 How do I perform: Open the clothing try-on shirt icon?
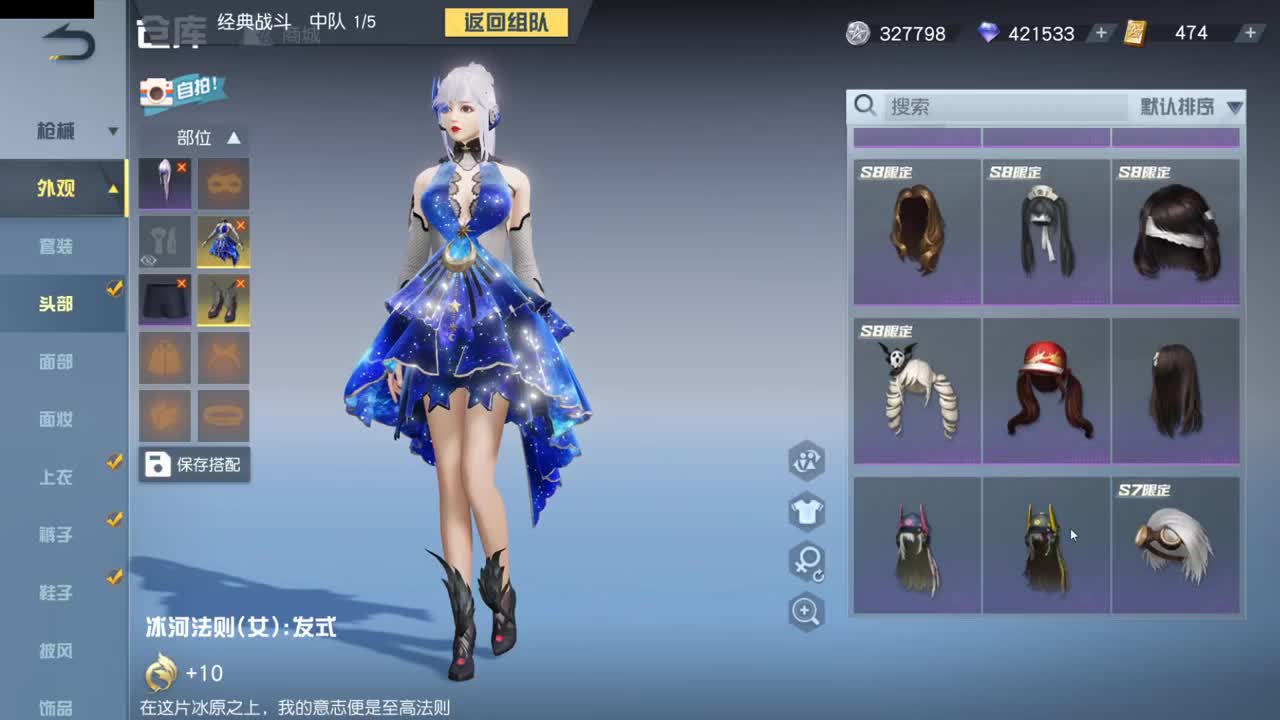pyautogui.click(x=806, y=513)
